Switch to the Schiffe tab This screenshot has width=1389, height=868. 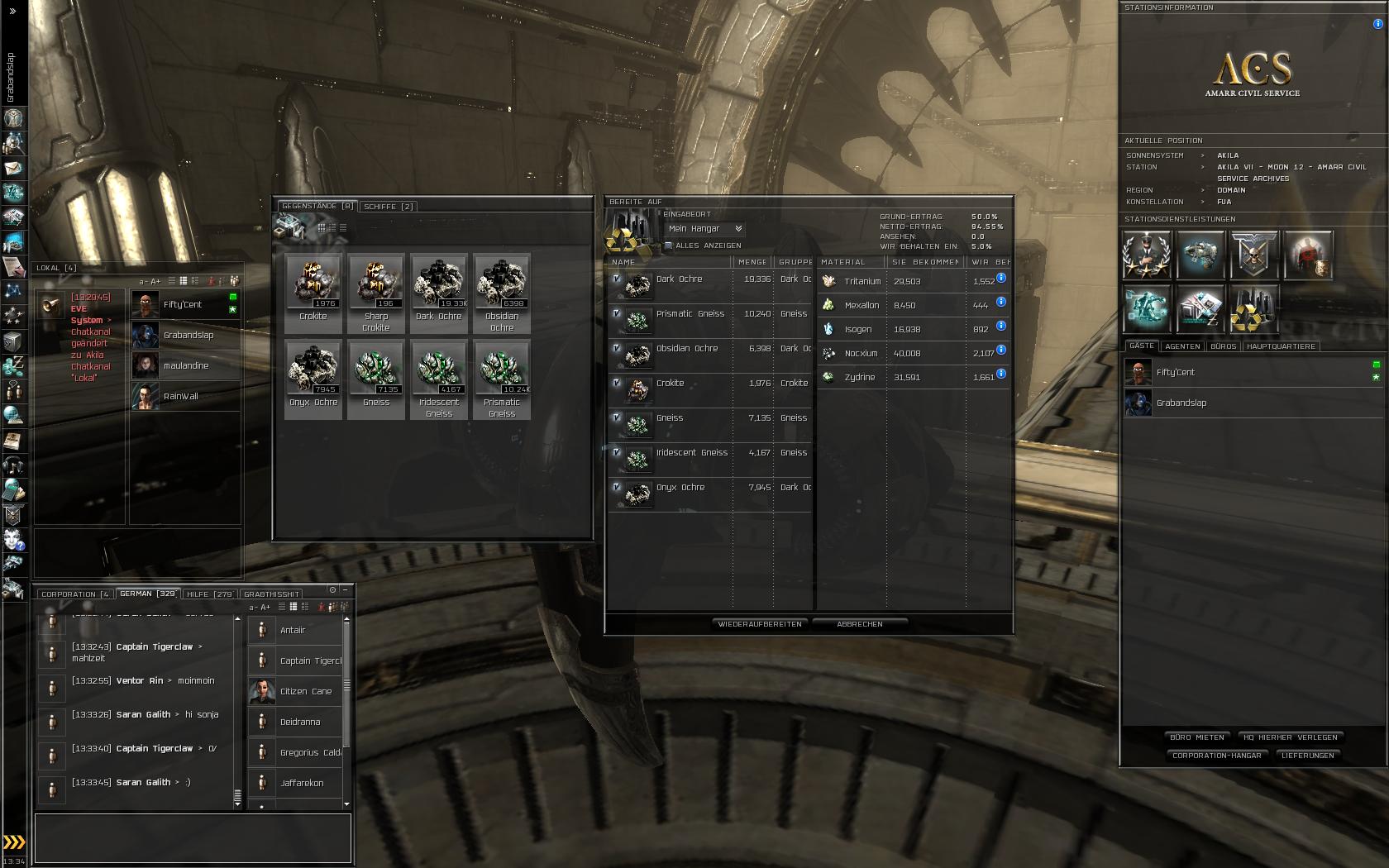pyautogui.click(x=389, y=207)
